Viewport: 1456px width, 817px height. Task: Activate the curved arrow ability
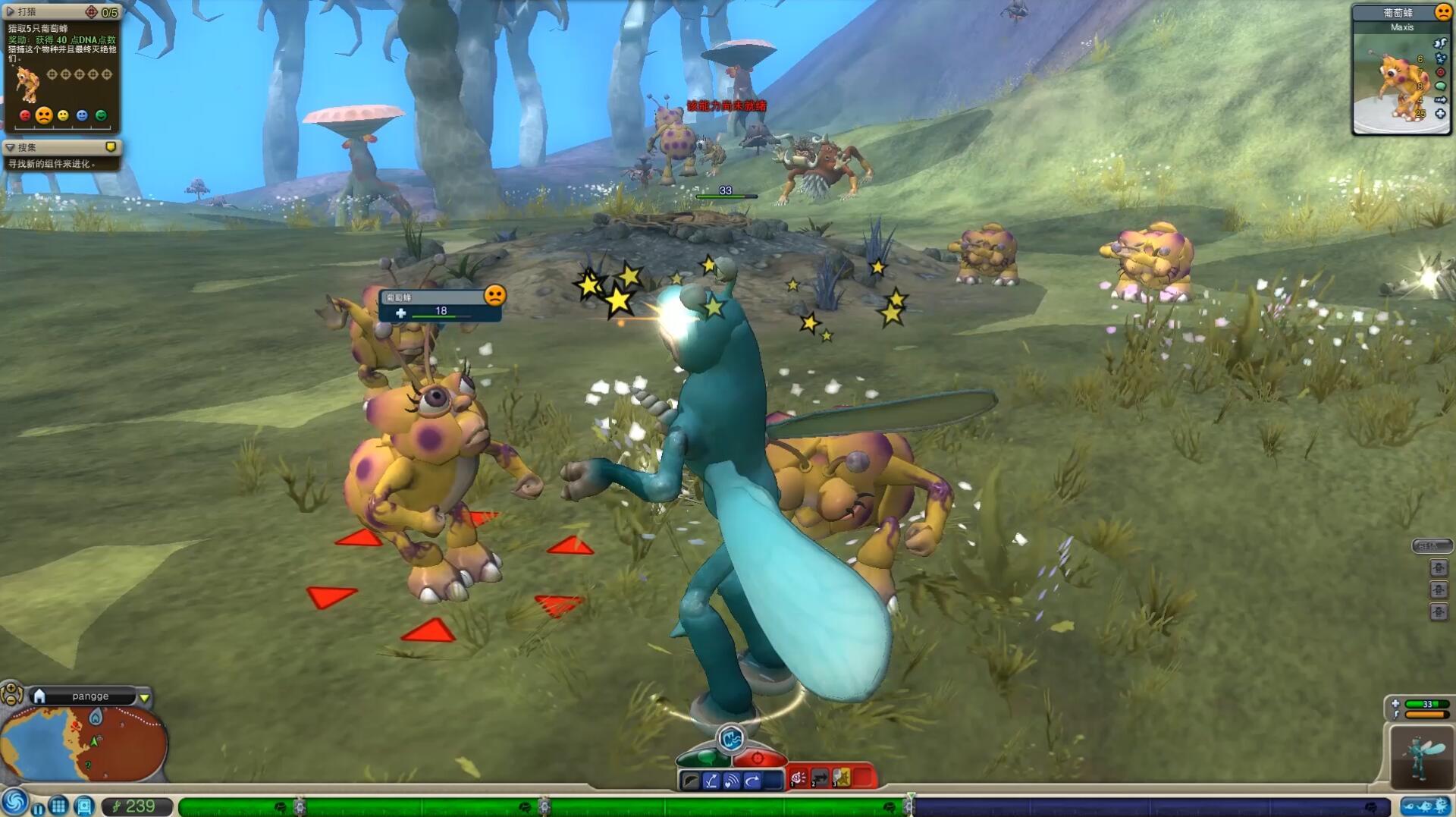[x=752, y=781]
